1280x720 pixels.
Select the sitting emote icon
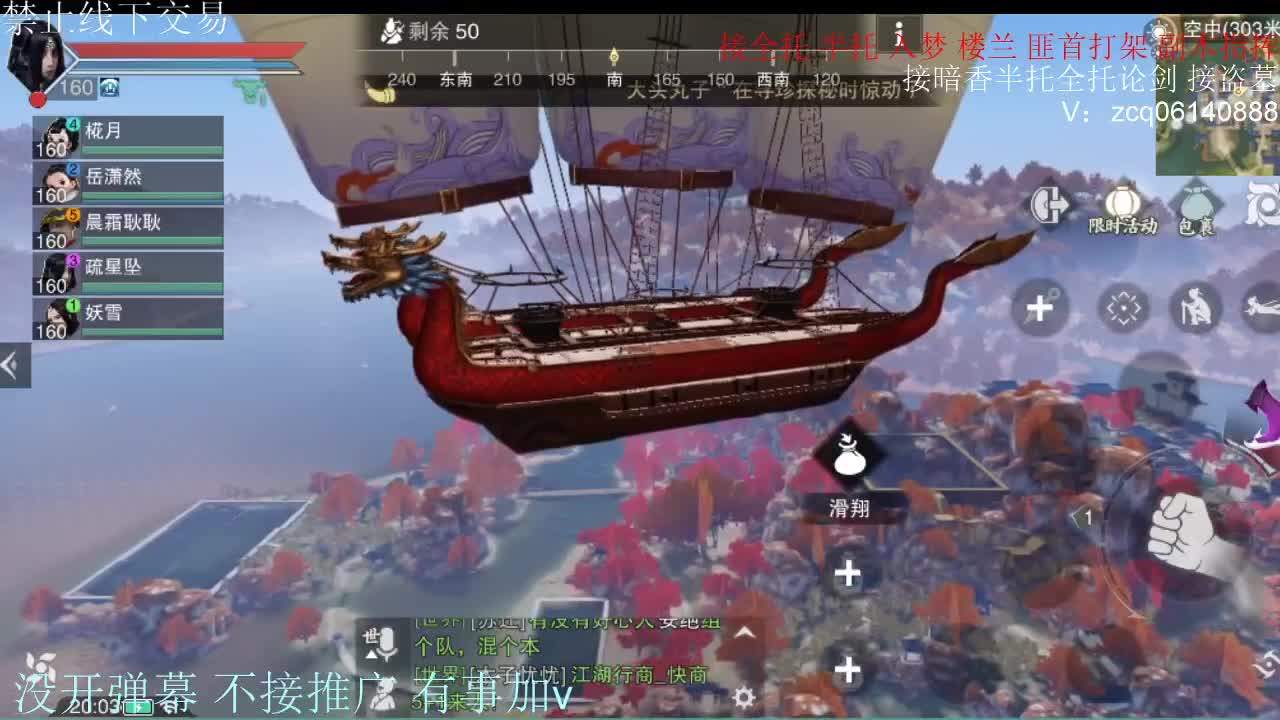[x=1196, y=309]
